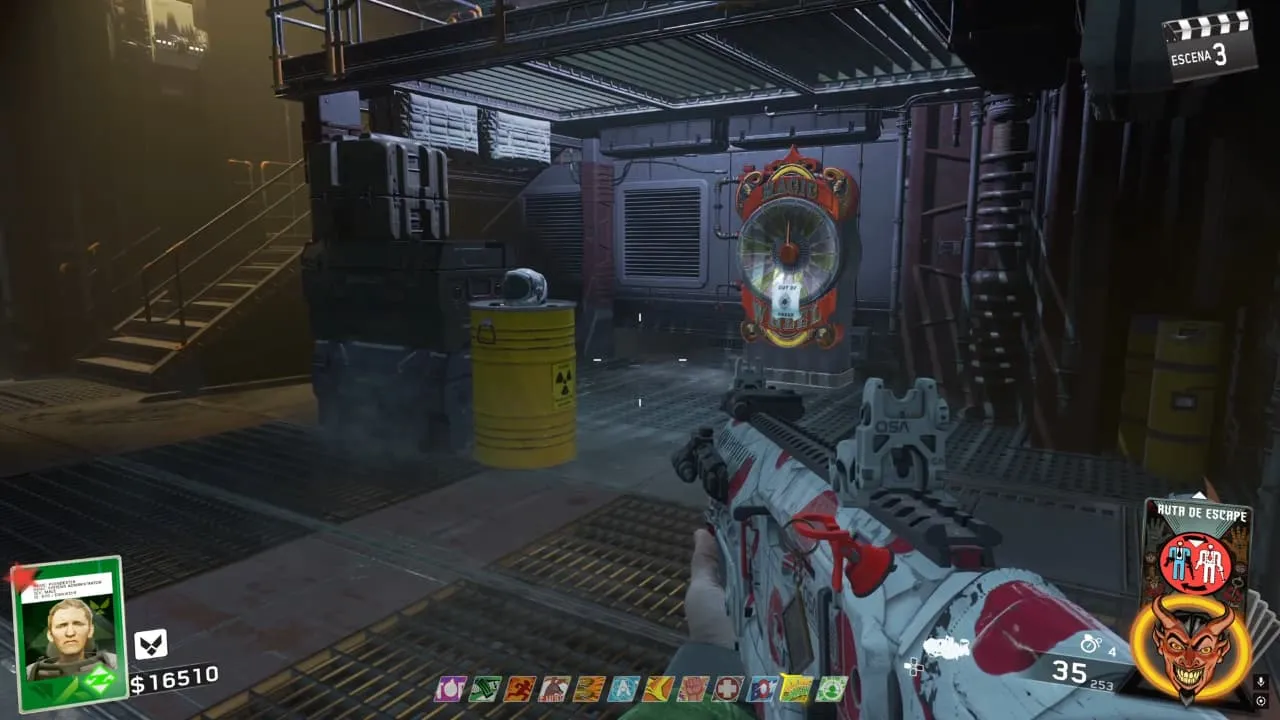
Task: Choose the light green circle perk
Action: 831,689
